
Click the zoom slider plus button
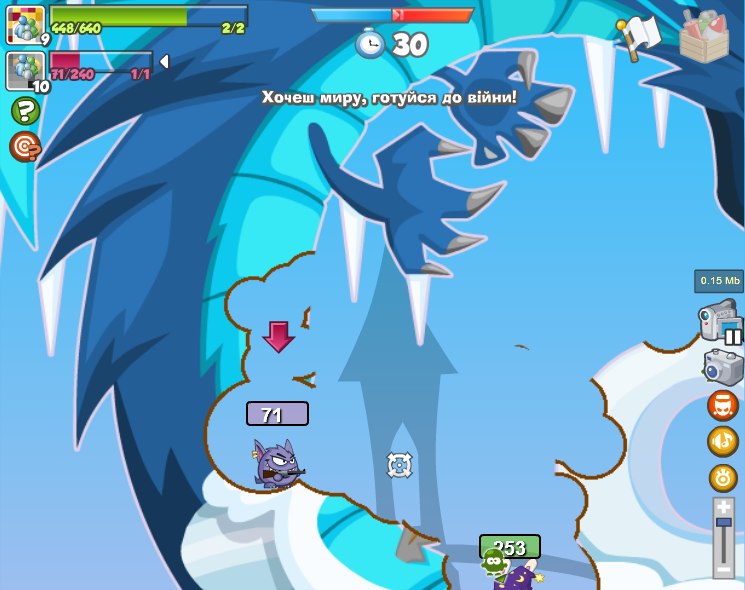pos(724,508)
